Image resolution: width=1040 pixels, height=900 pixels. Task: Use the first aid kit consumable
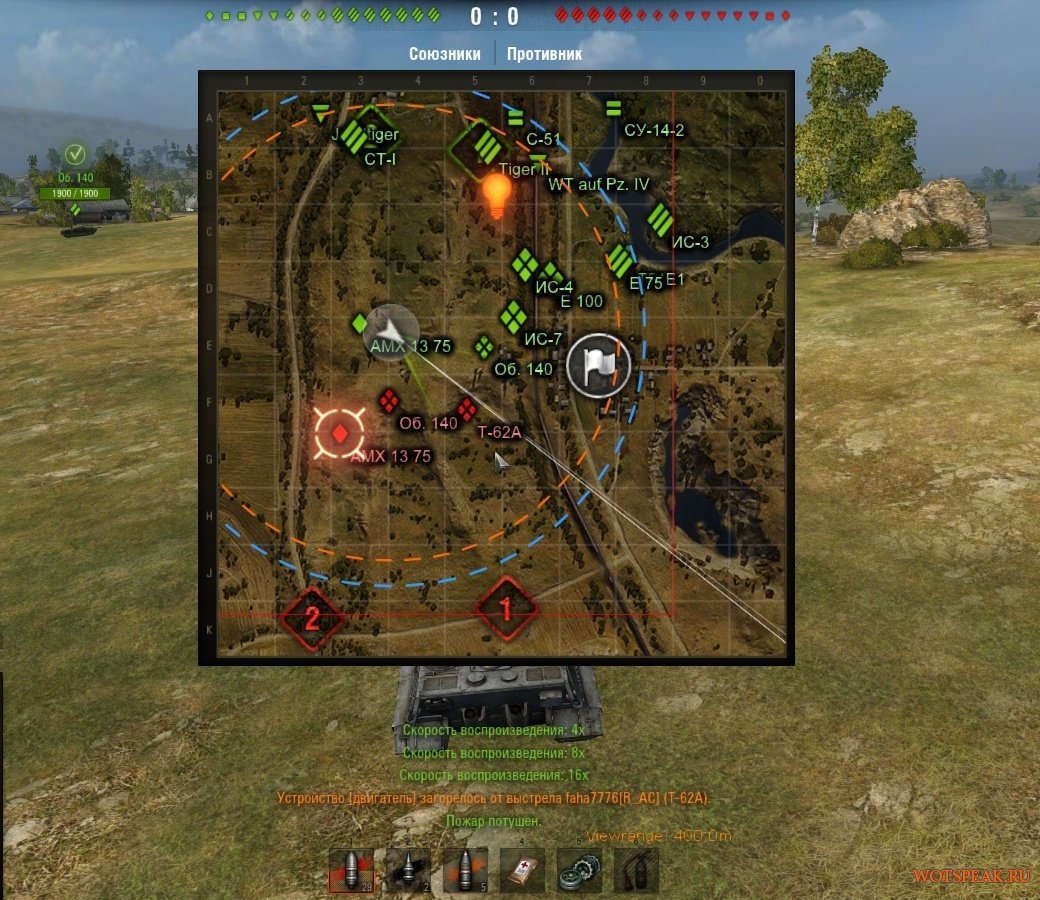522,871
